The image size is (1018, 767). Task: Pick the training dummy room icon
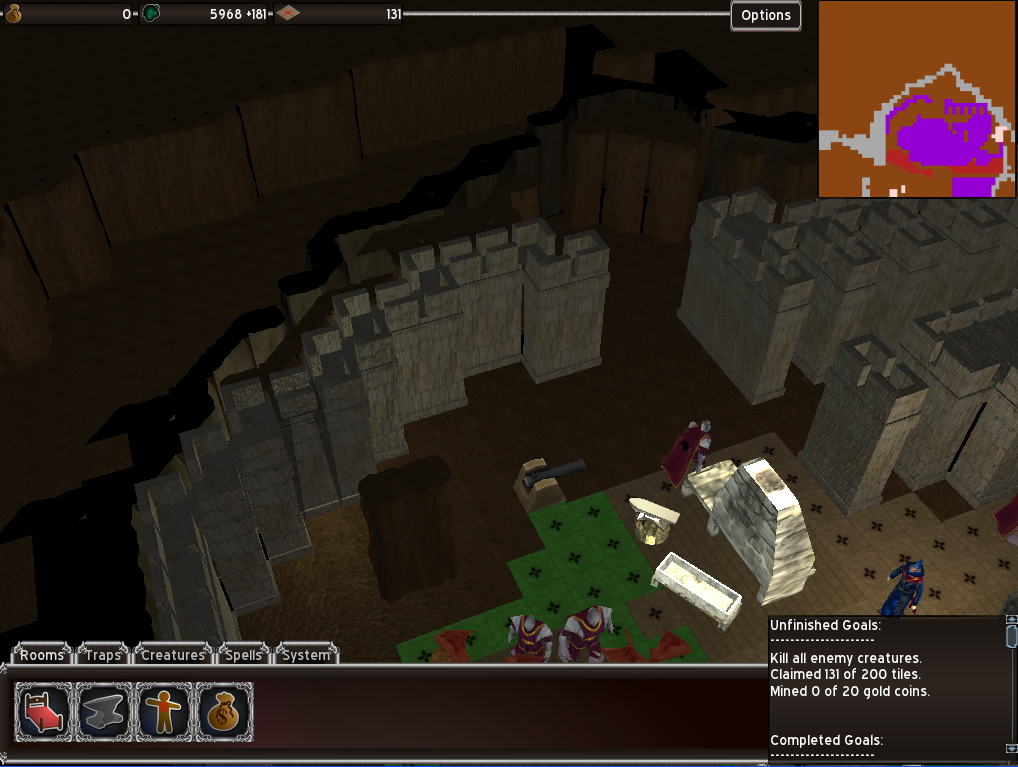(164, 712)
